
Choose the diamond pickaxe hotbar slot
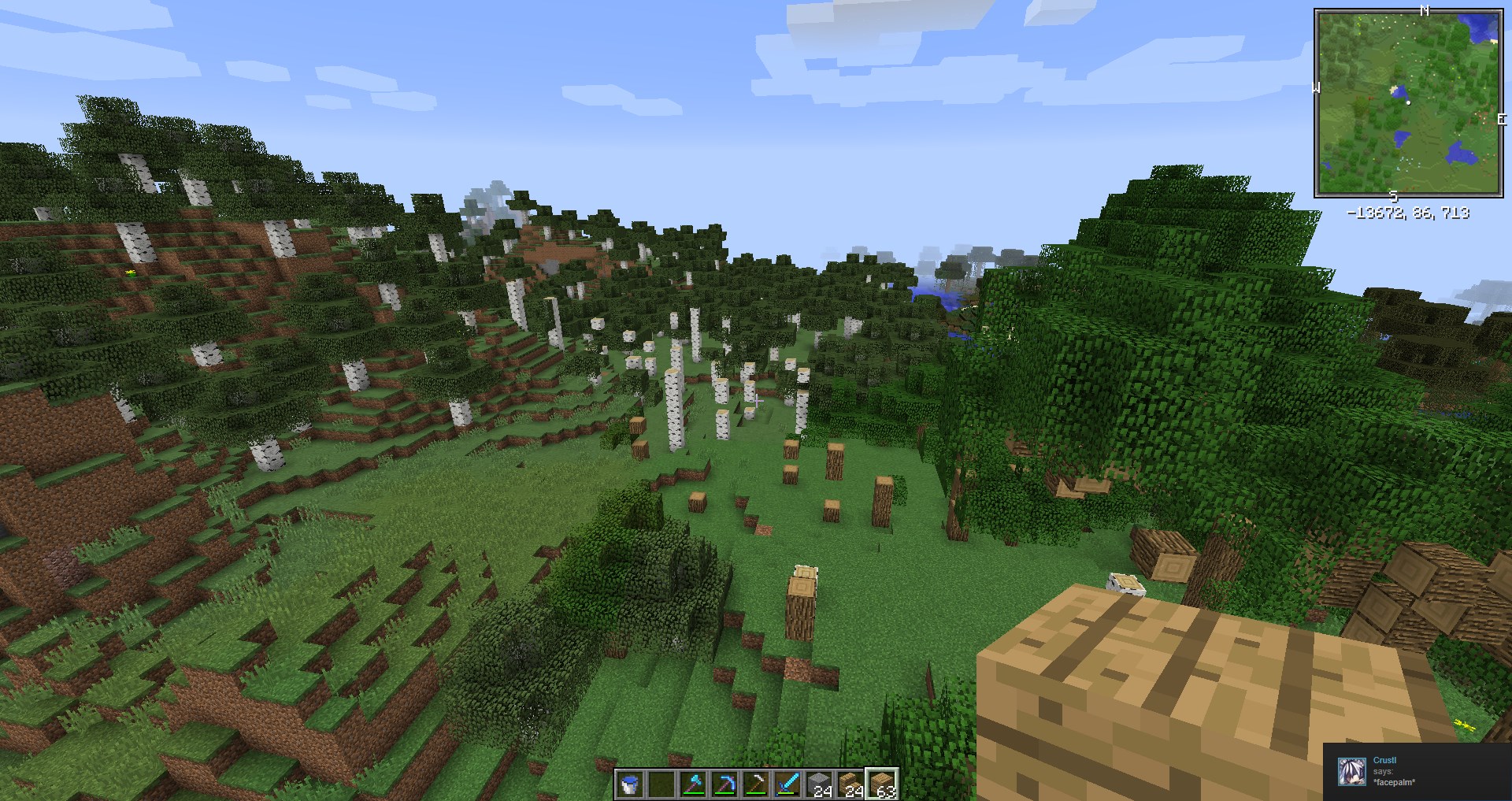[724, 784]
